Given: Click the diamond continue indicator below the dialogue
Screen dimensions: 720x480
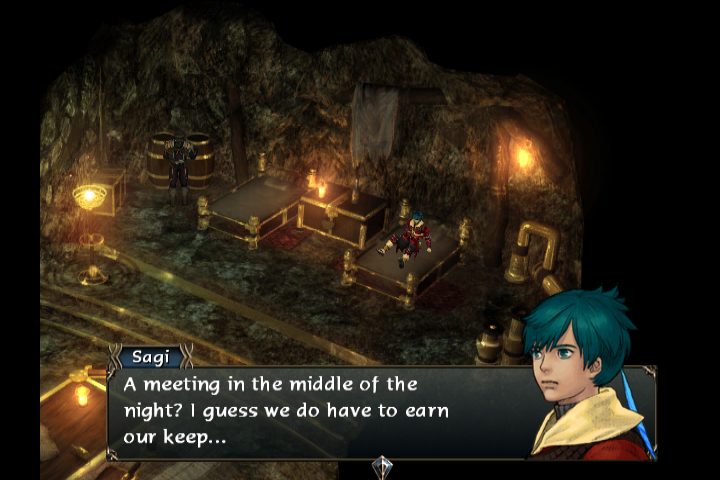Looking at the screenshot, I should (381, 466).
